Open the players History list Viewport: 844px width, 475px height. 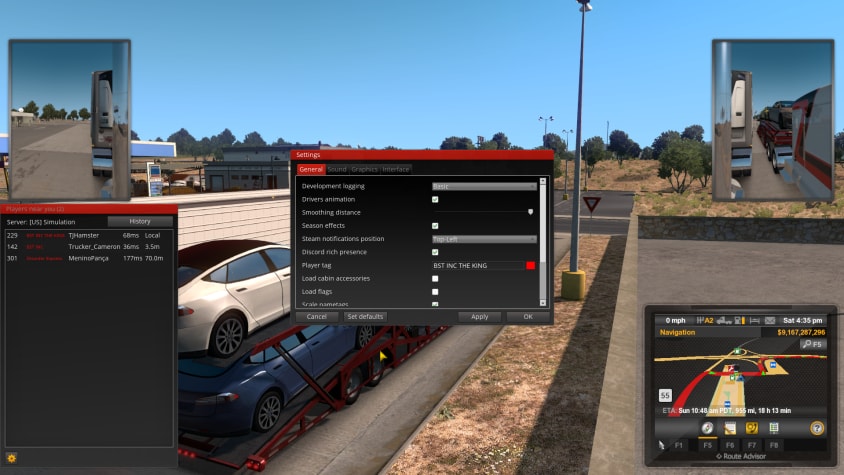pyautogui.click(x=140, y=221)
